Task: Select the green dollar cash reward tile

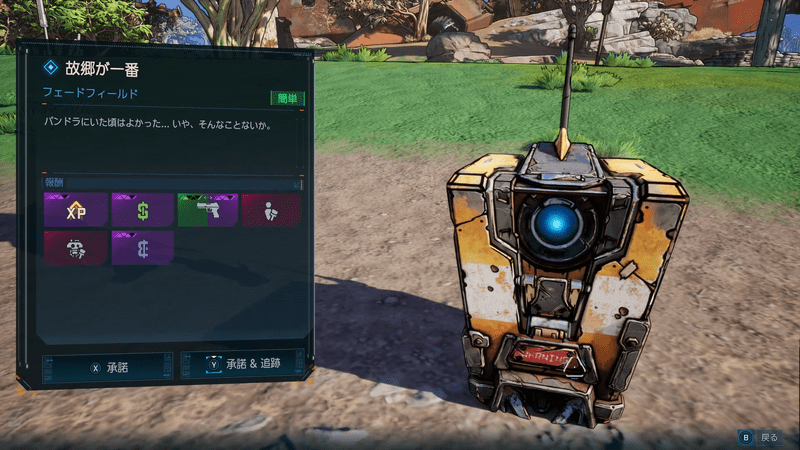Action: [142, 210]
